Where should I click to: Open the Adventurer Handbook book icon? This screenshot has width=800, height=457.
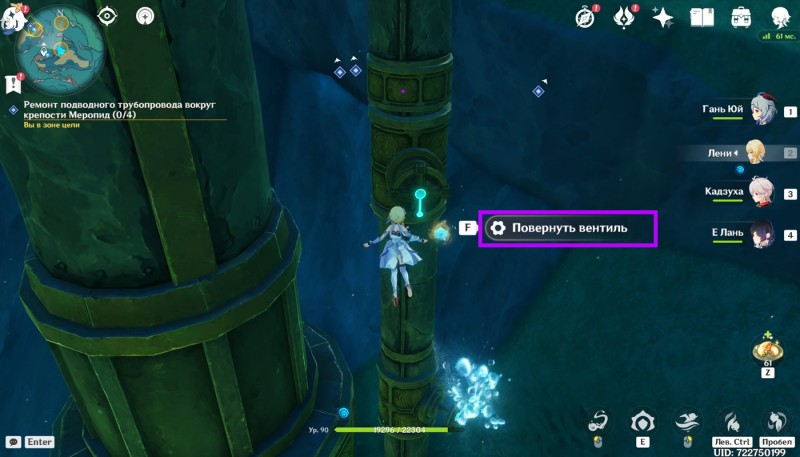point(702,16)
